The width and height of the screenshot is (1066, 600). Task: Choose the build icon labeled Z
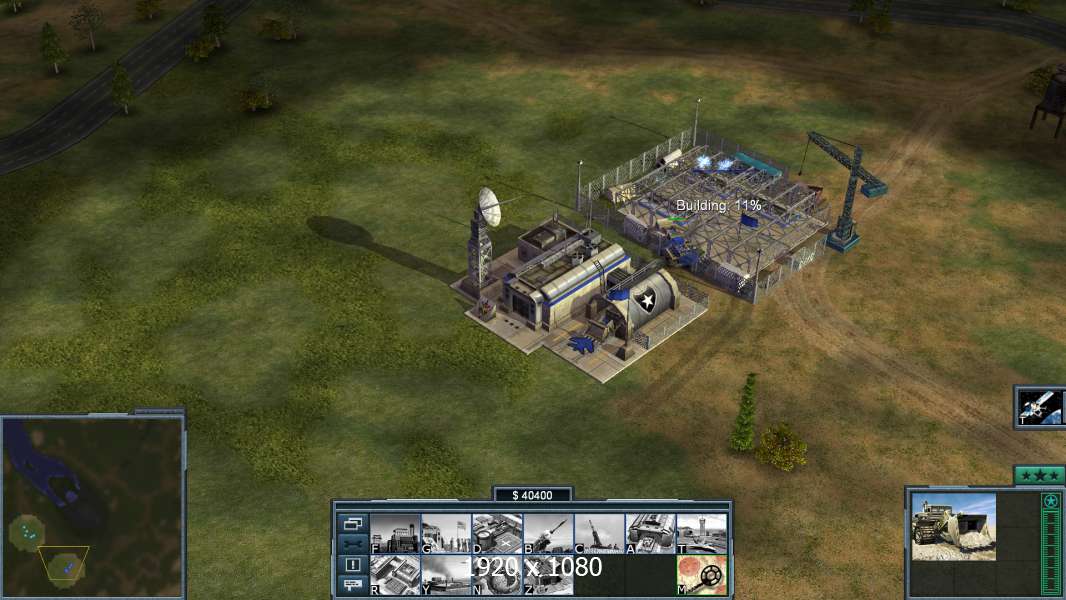coord(548,575)
